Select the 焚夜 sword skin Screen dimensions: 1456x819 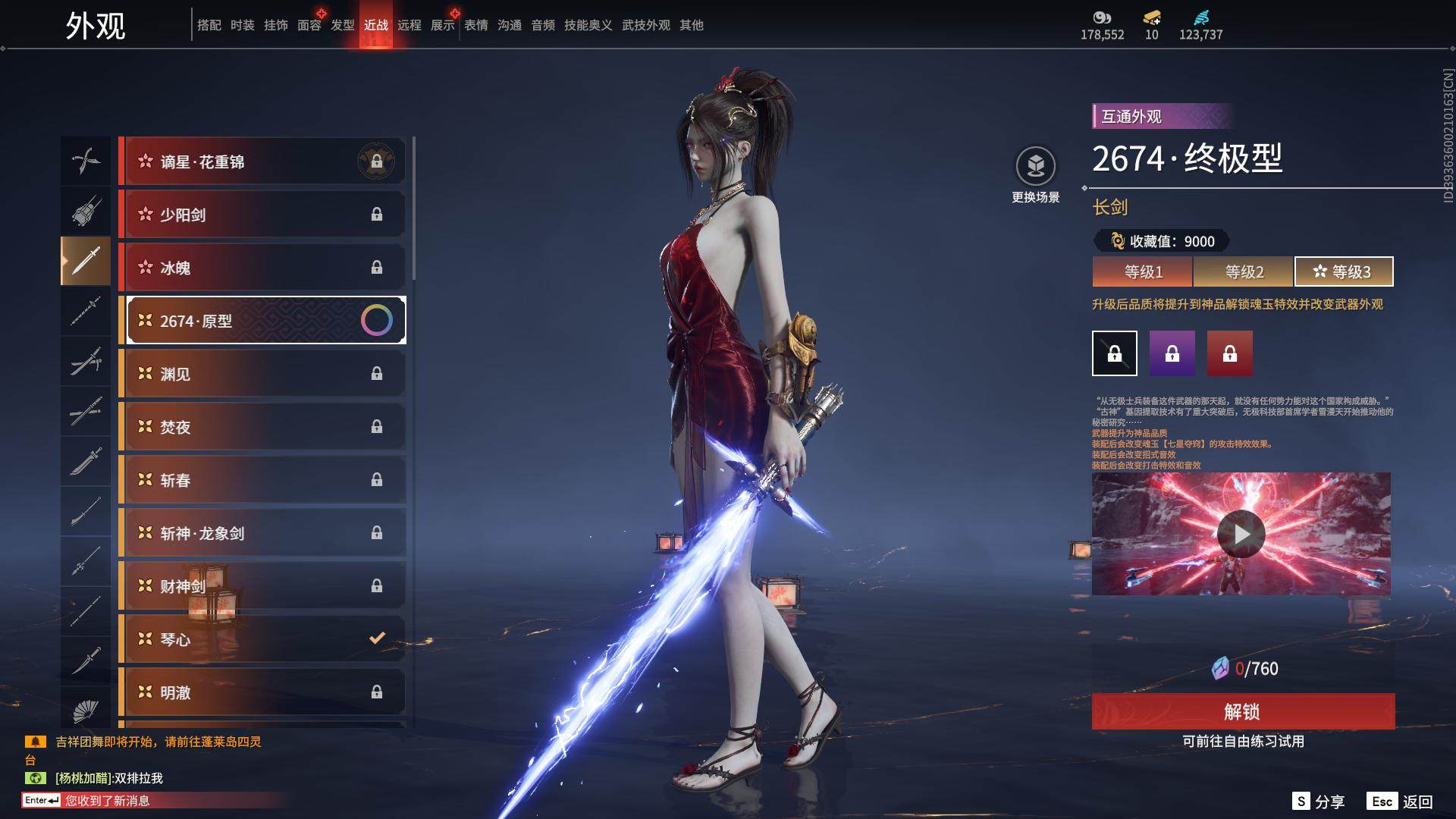point(262,427)
